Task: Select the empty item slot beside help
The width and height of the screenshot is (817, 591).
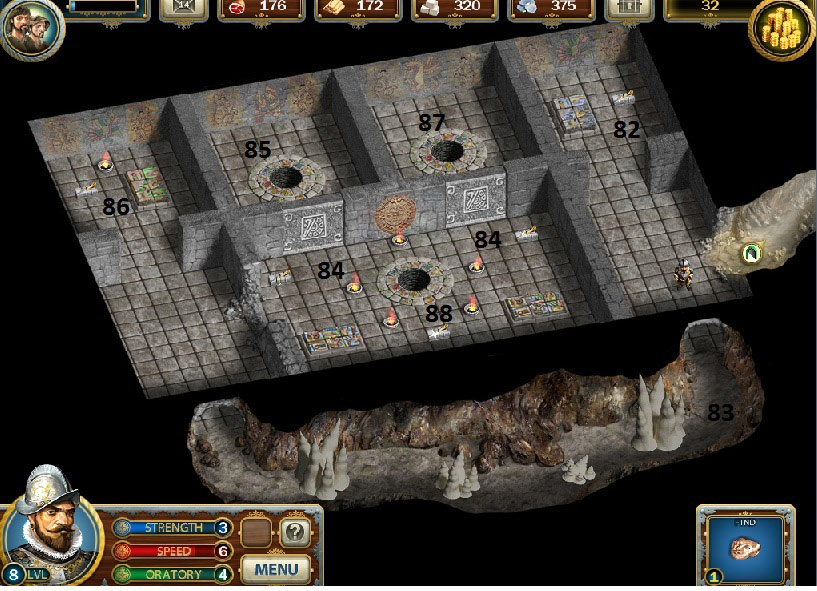Action: 257,533
